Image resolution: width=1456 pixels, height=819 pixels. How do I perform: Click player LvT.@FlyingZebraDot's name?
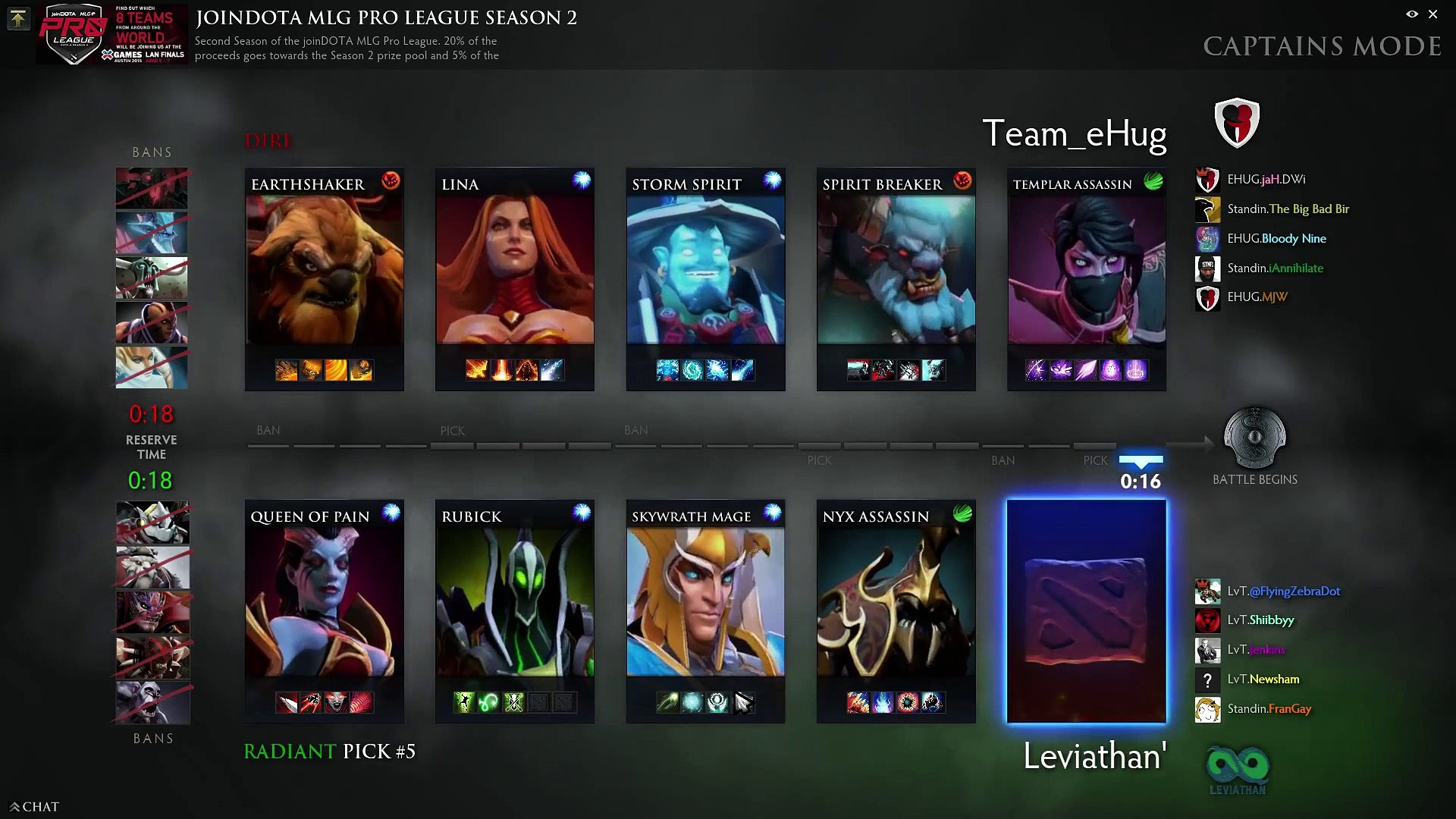[x=1283, y=591]
